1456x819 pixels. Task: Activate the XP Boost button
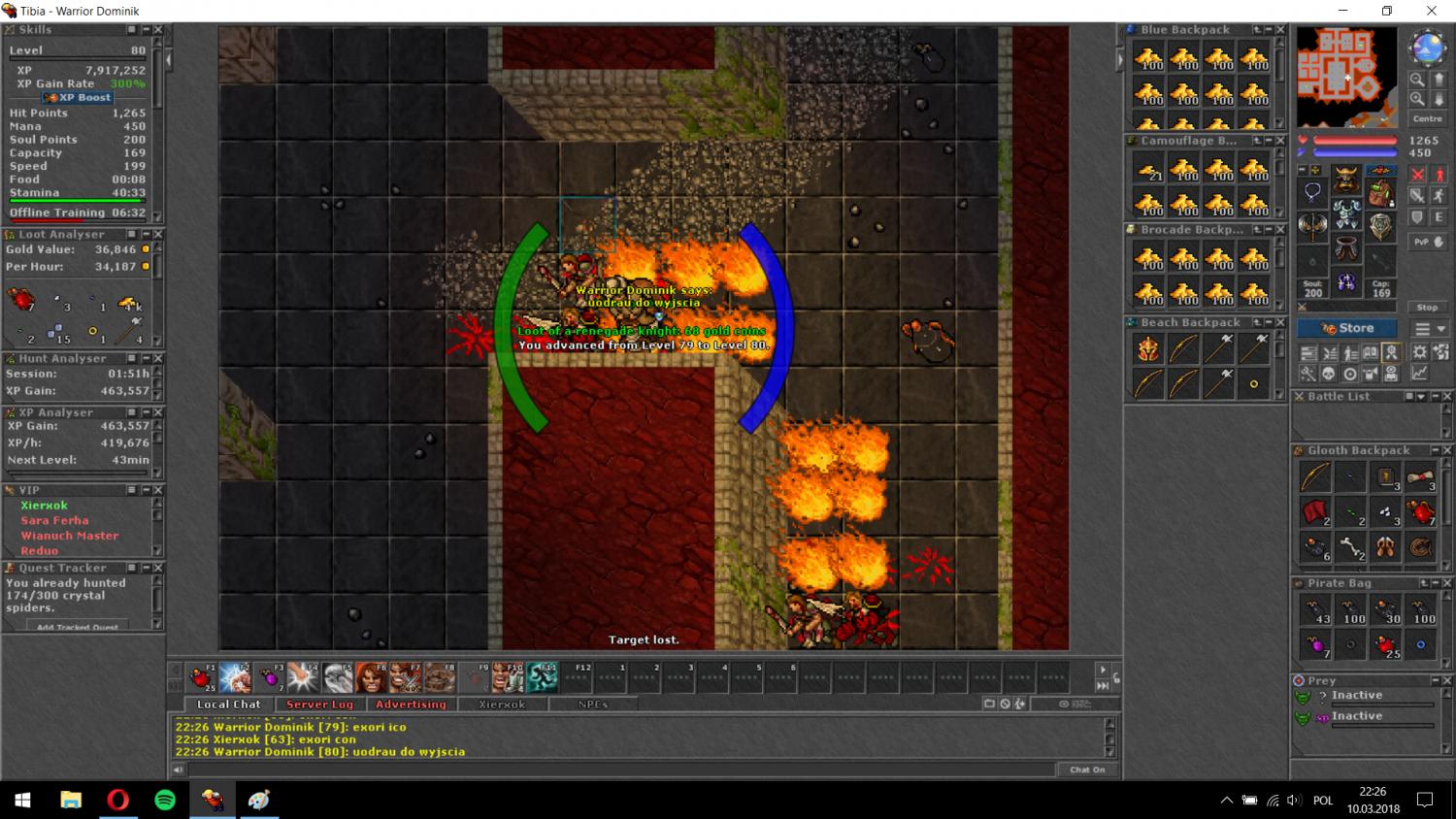tap(78, 98)
